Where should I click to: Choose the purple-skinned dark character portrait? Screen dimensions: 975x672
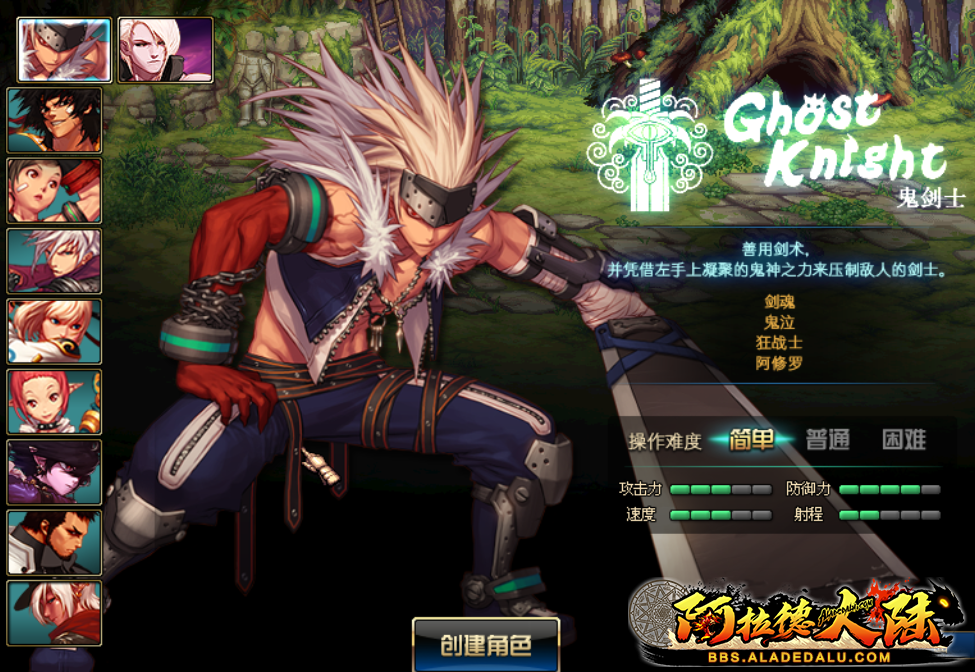(x=55, y=471)
